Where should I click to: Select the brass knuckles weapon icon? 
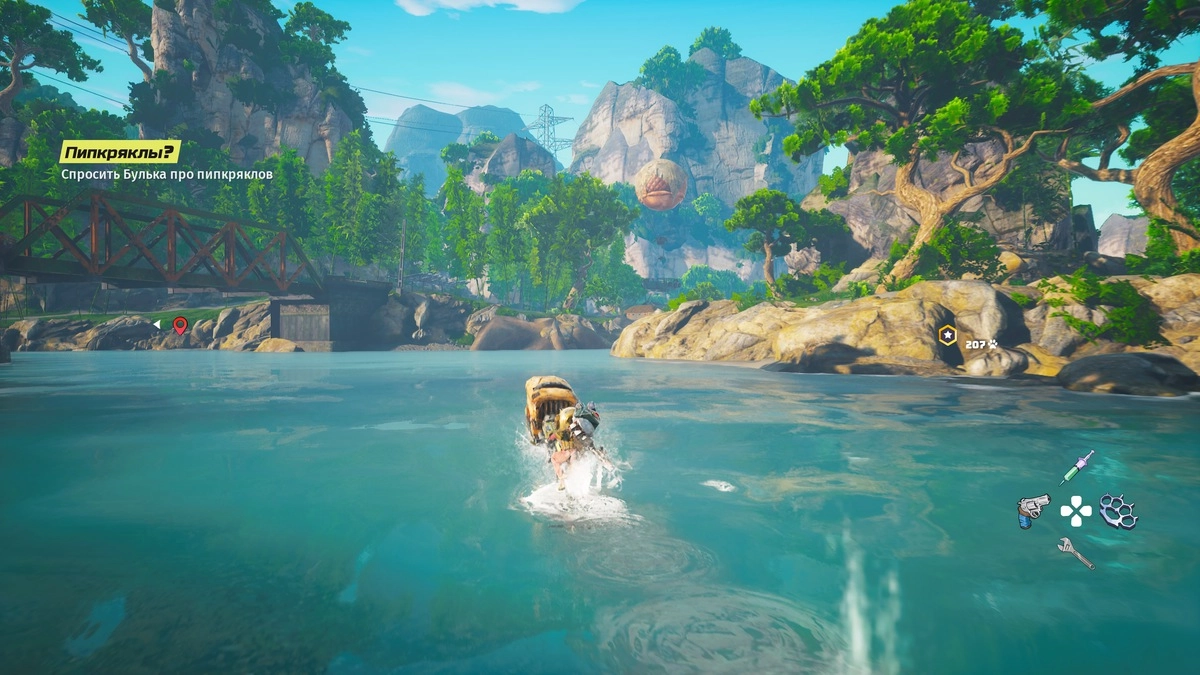1118,510
